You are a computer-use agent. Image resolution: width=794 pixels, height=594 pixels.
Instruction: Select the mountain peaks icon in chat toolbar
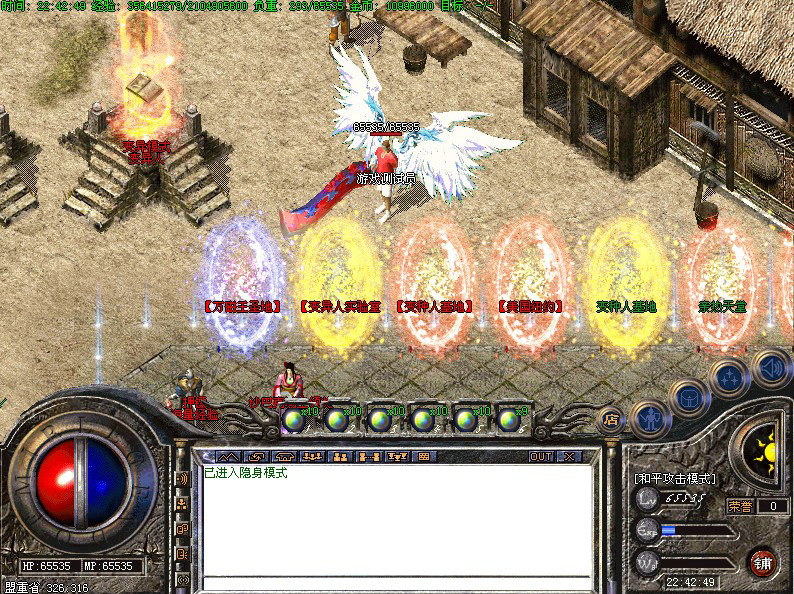point(229,456)
